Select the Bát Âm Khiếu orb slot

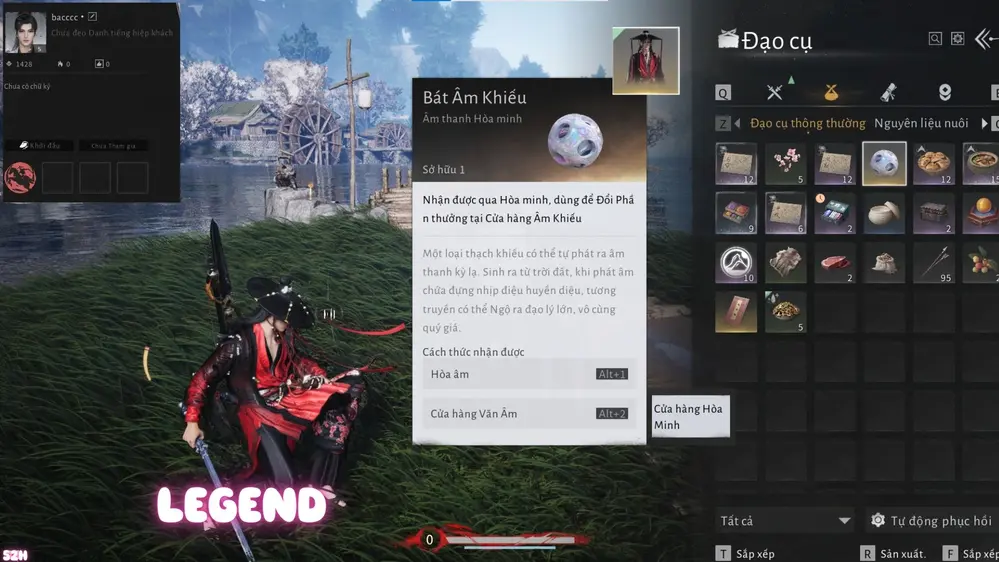[x=884, y=164]
